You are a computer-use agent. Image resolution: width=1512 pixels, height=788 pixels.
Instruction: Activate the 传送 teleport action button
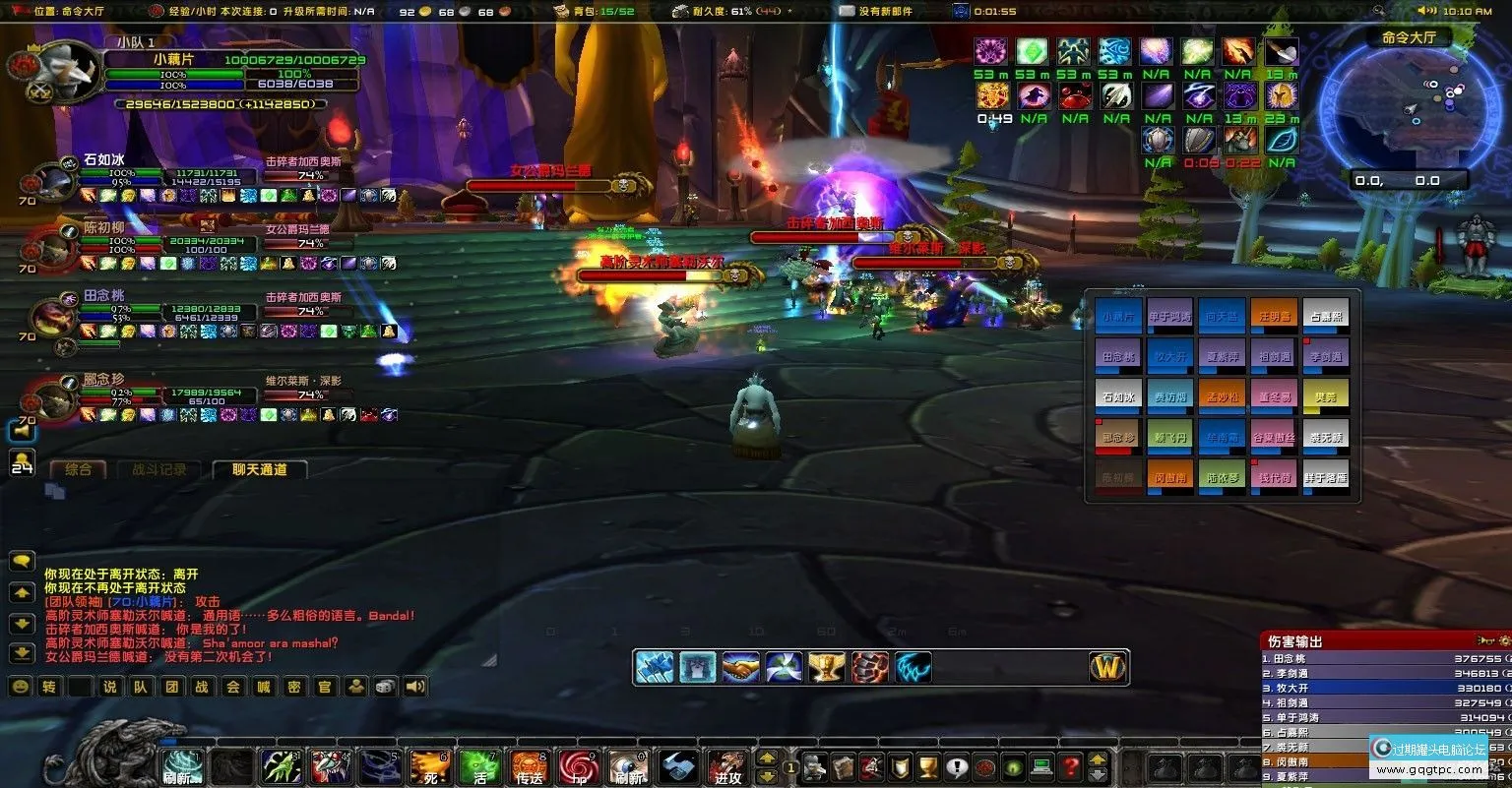coord(529,766)
